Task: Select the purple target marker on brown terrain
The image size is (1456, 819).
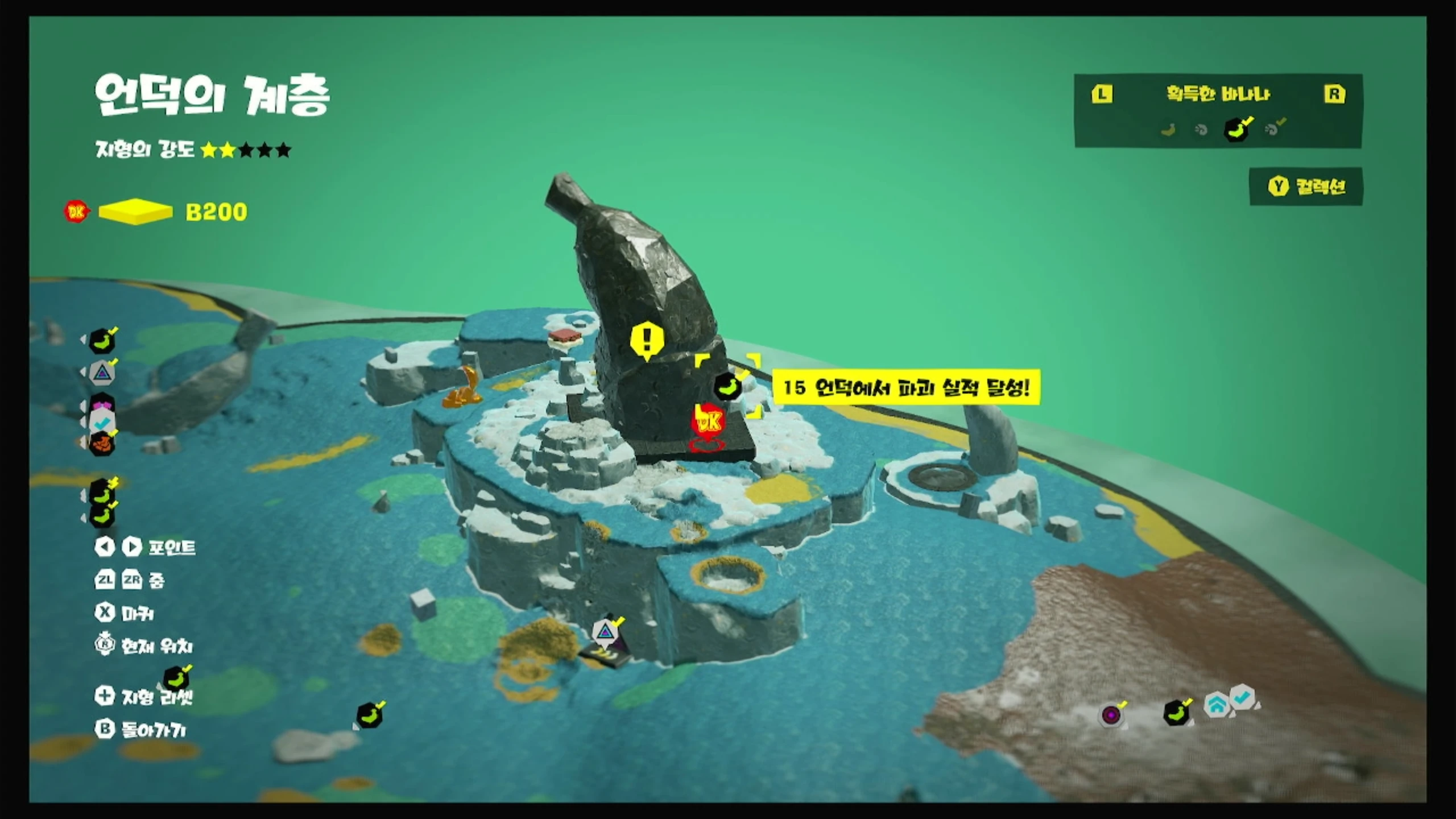Action: coord(1111,714)
